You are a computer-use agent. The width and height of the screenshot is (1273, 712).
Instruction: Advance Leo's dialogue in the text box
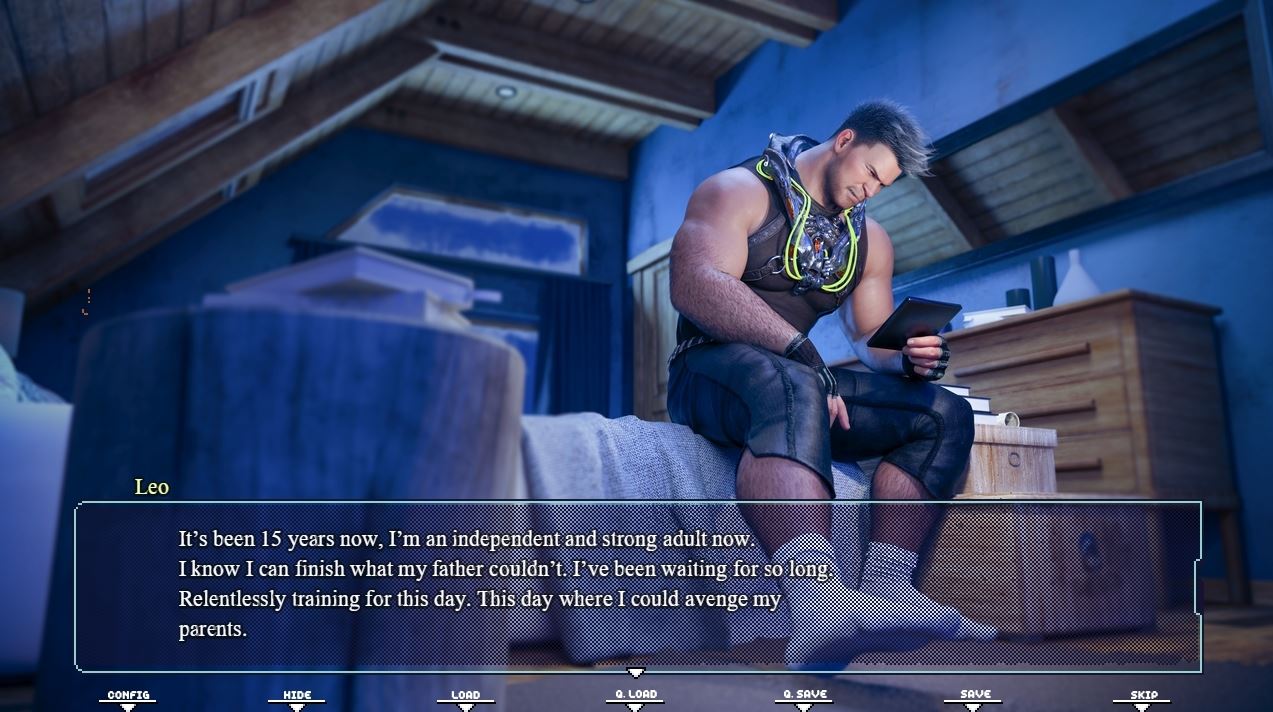pos(637,586)
